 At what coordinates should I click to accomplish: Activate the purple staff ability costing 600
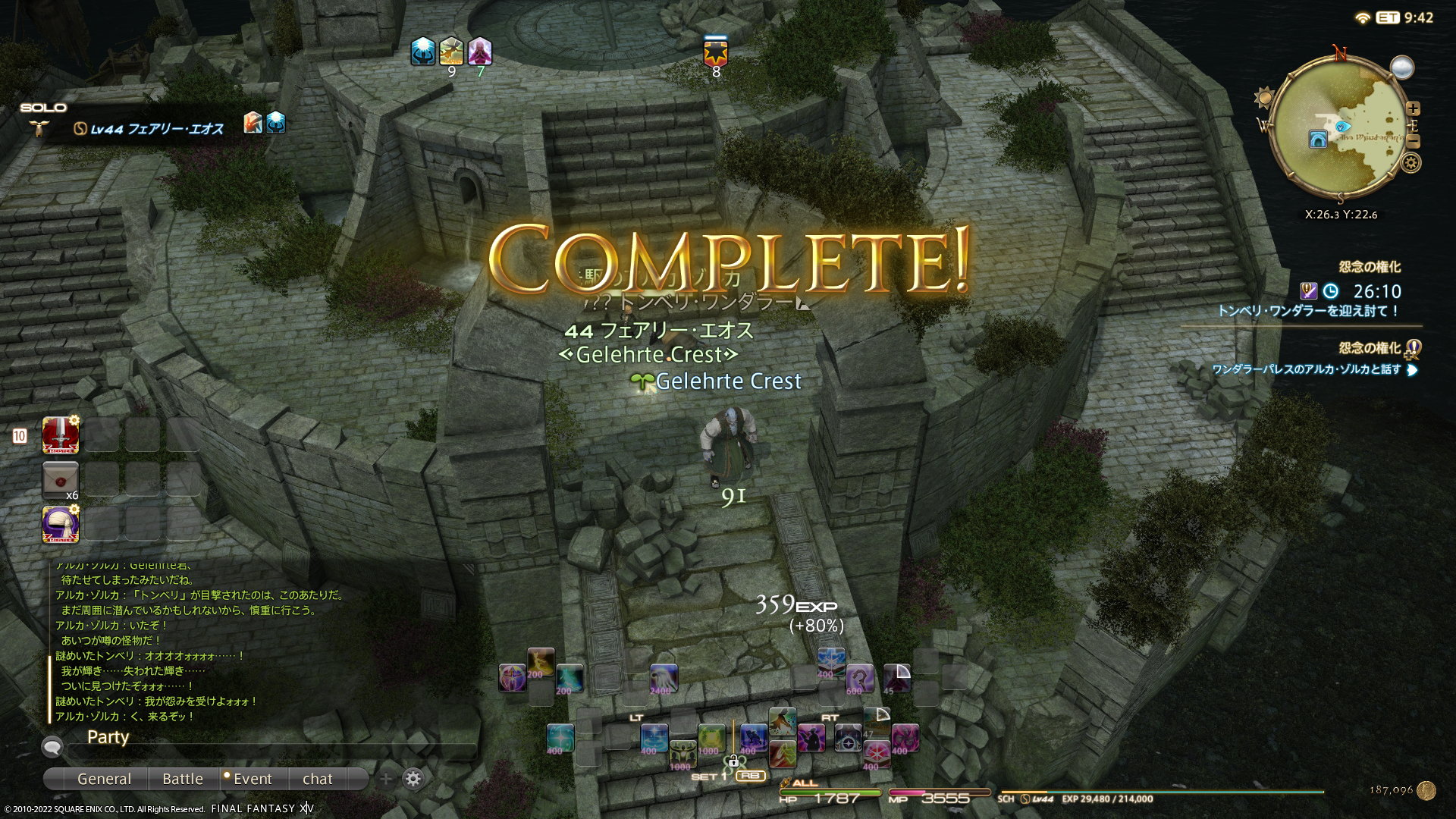click(x=859, y=678)
